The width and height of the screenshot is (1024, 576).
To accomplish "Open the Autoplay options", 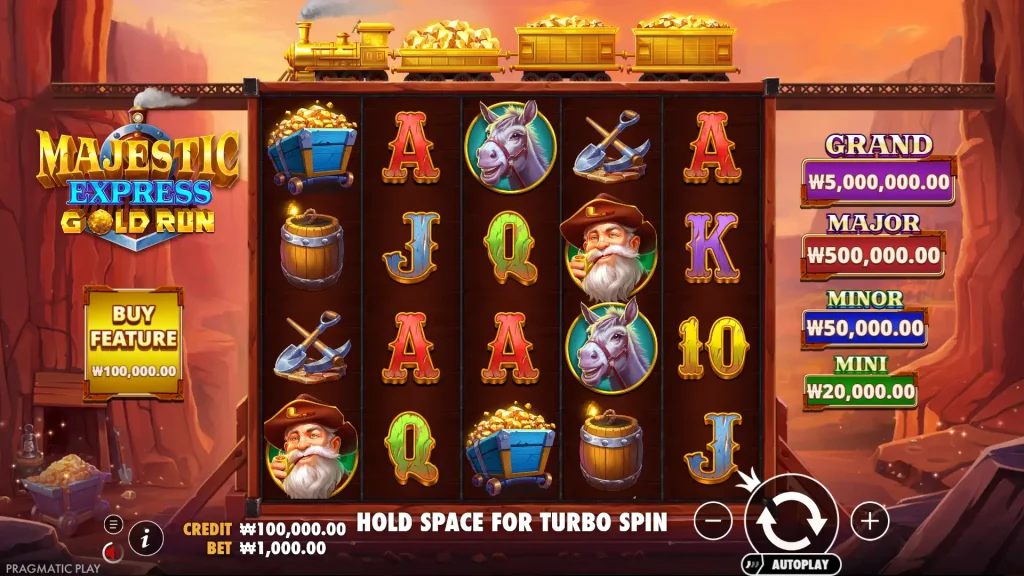I will (791, 564).
